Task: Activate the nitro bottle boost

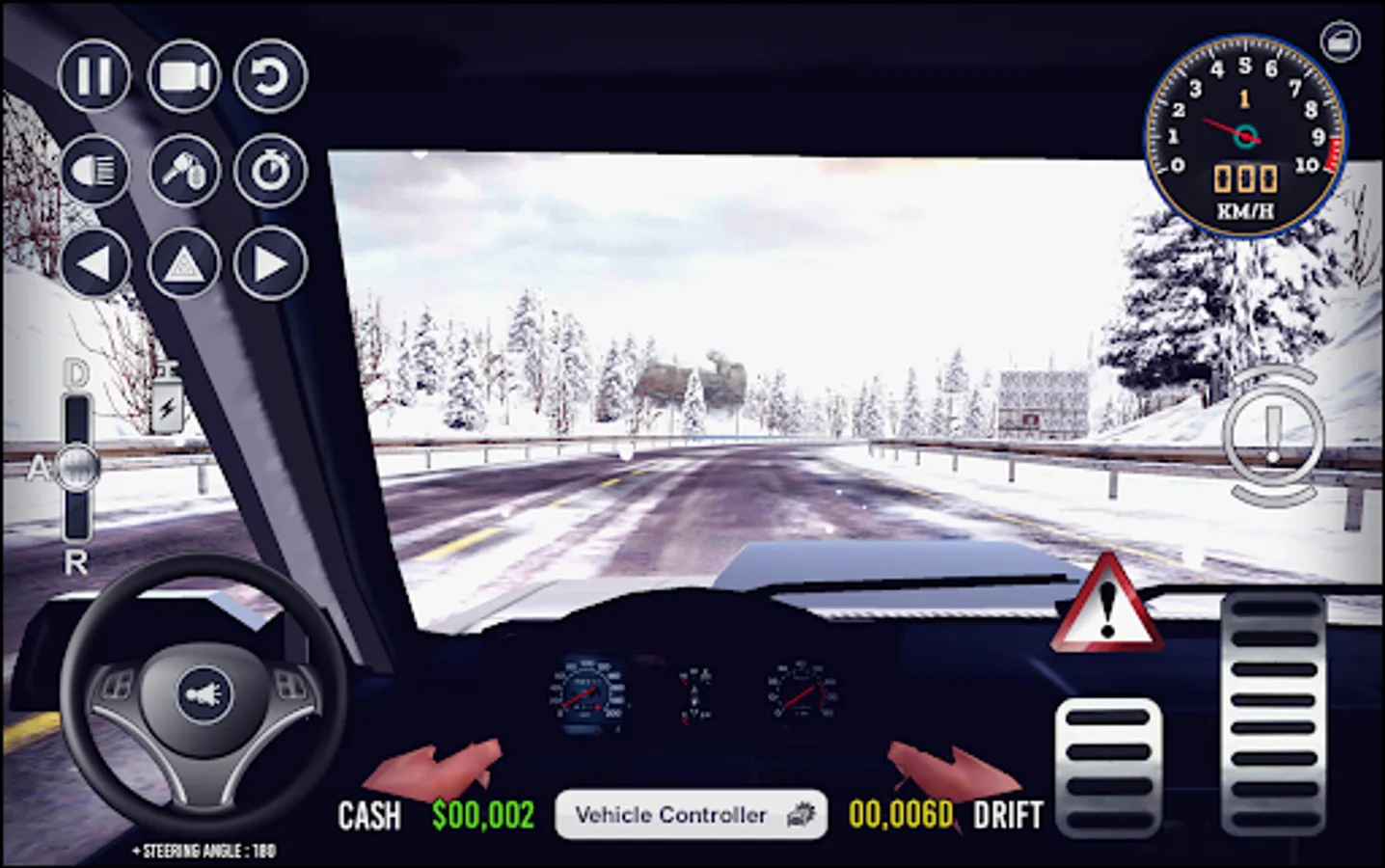Action: tap(166, 395)
